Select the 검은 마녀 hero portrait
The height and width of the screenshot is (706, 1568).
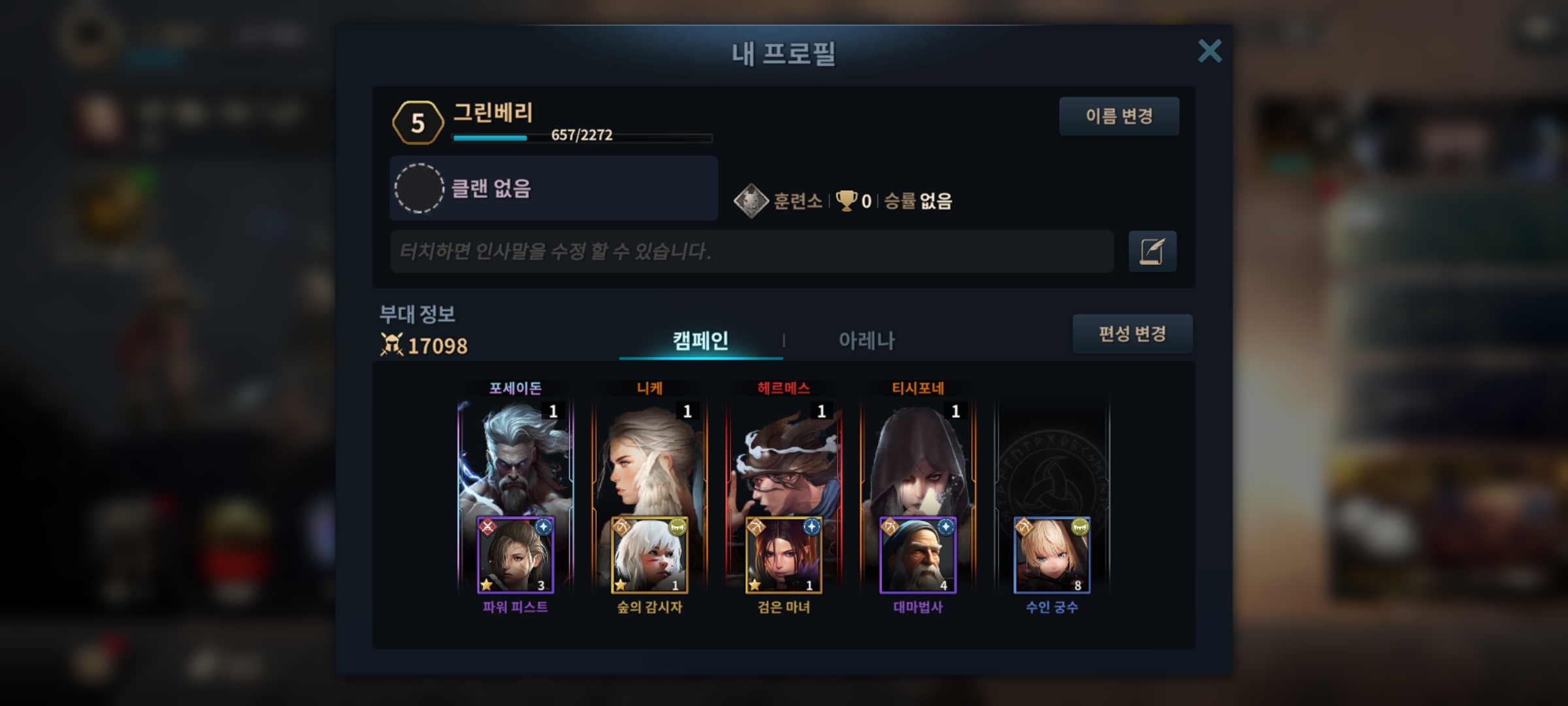pos(783,556)
